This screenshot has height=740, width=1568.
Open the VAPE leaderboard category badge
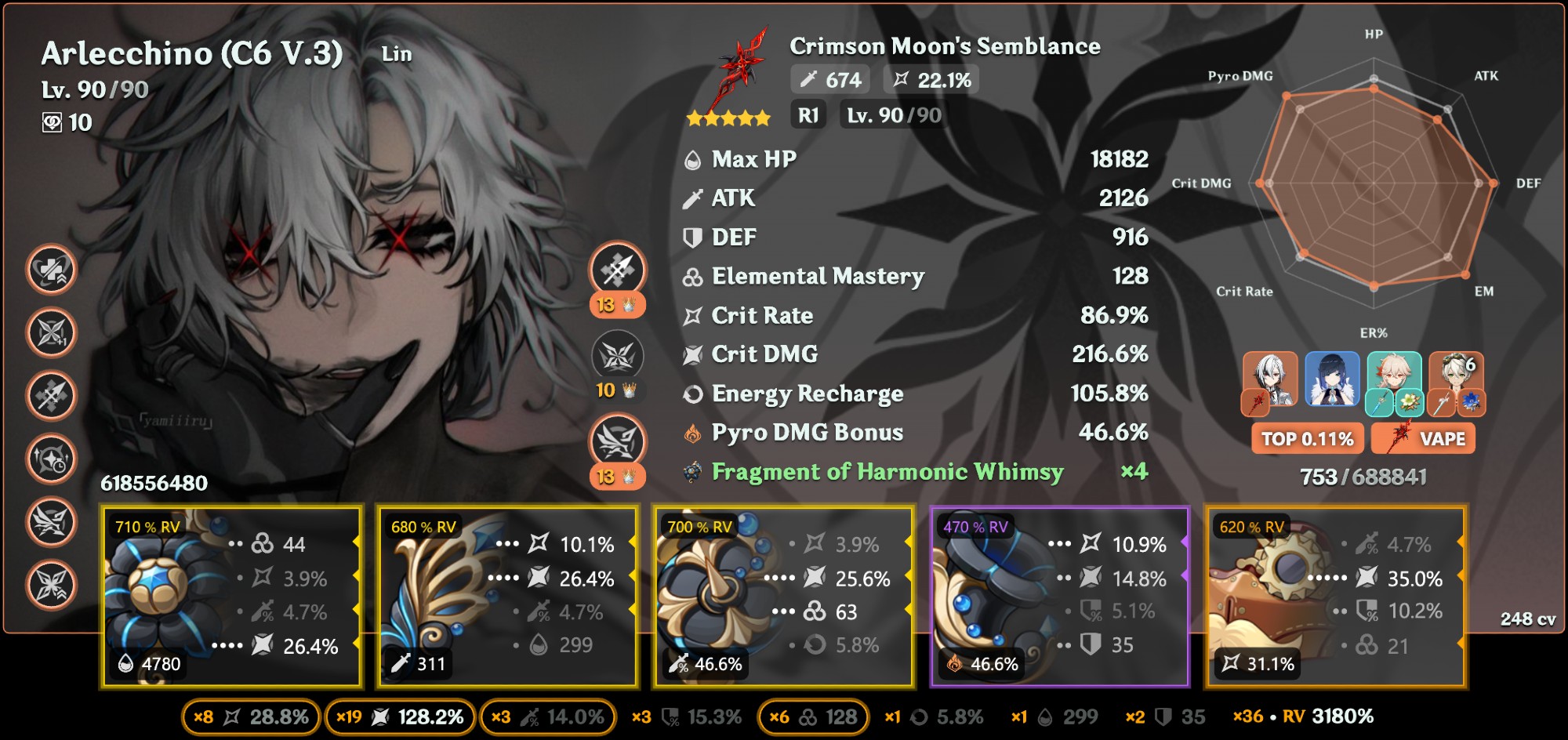1424,439
